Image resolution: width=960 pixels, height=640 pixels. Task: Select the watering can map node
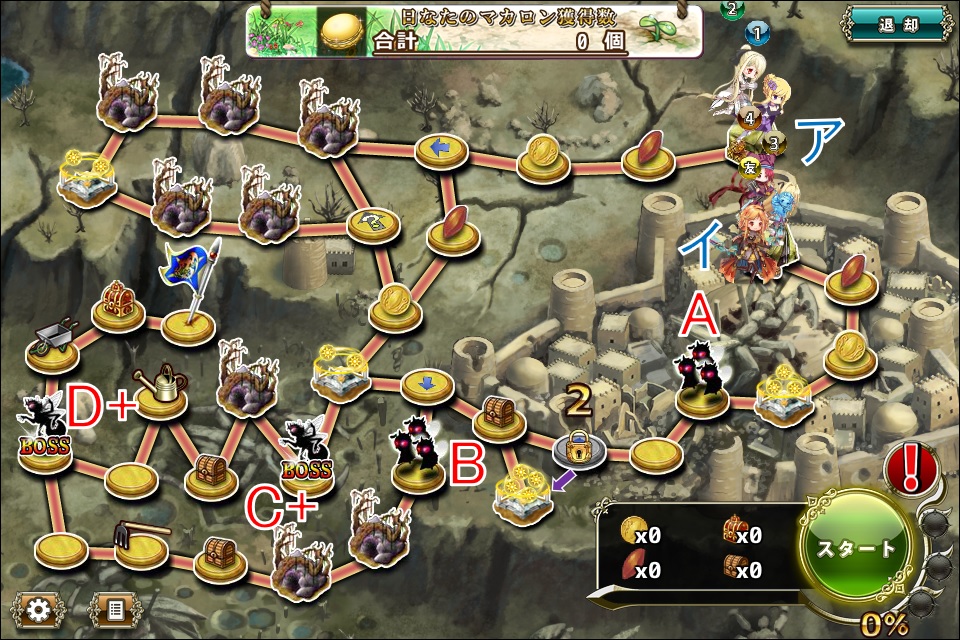click(162, 391)
